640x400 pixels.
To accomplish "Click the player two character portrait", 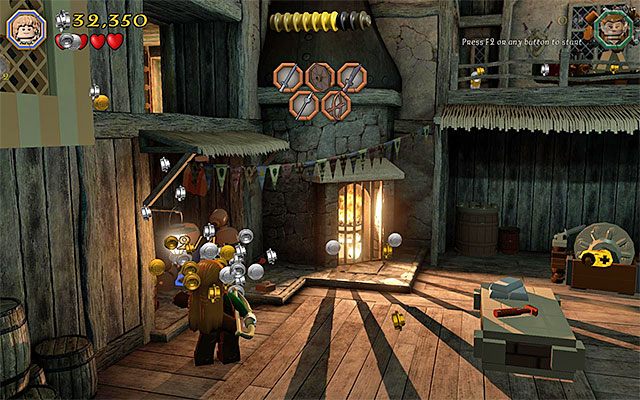I will tap(609, 28).
